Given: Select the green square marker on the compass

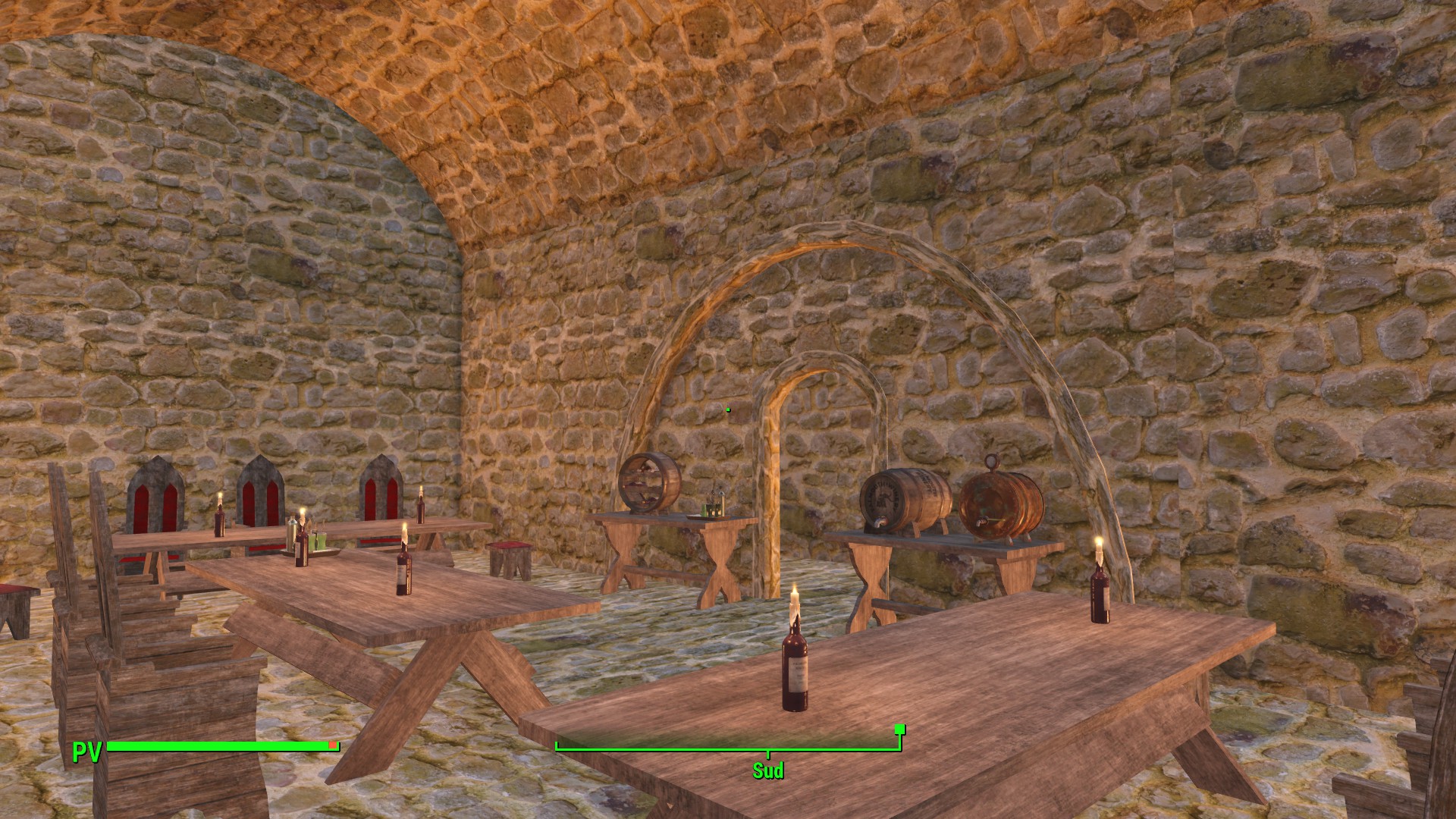Looking at the screenshot, I should 899,730.
